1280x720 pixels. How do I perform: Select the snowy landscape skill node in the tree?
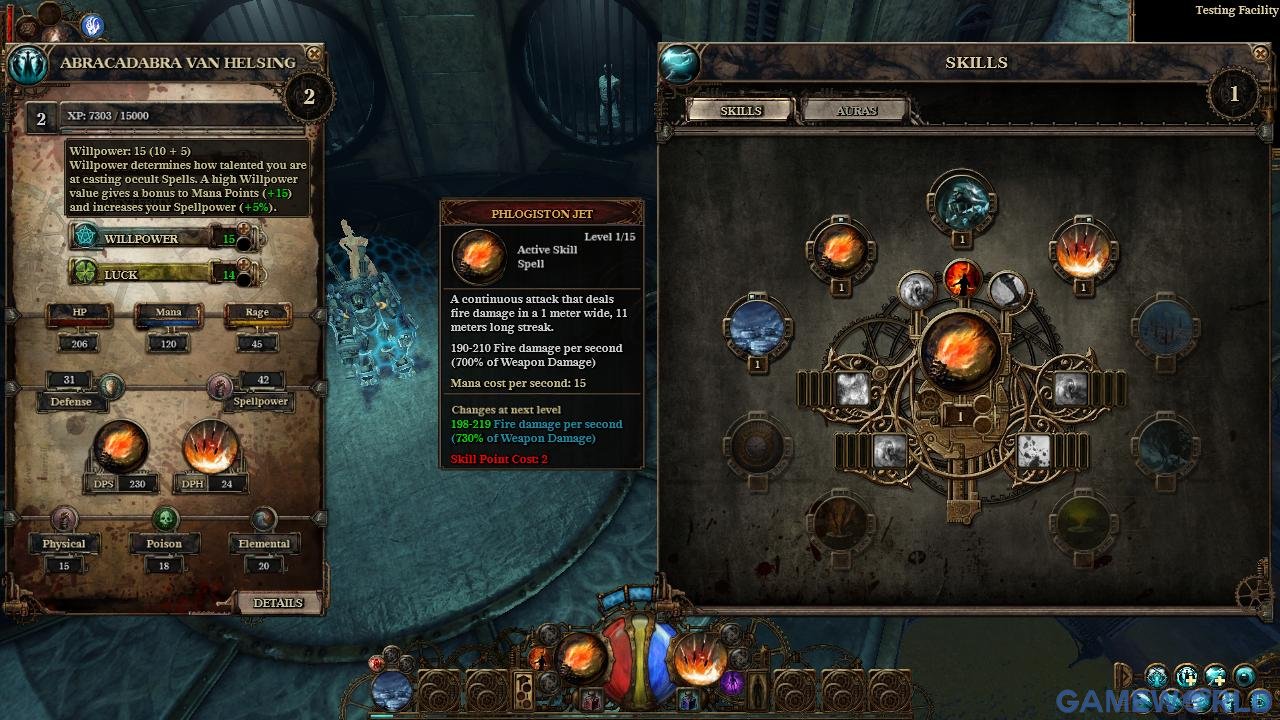(757, 327)
